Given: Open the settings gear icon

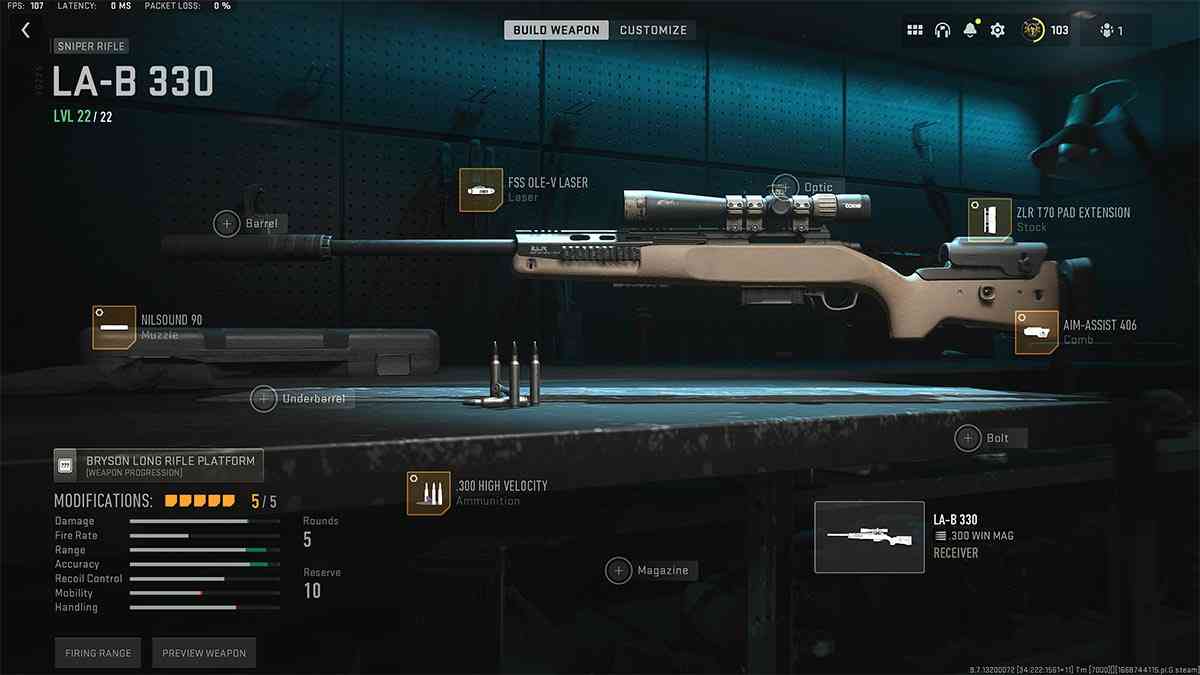Looking at the screenshot, I should click(997, 30).
